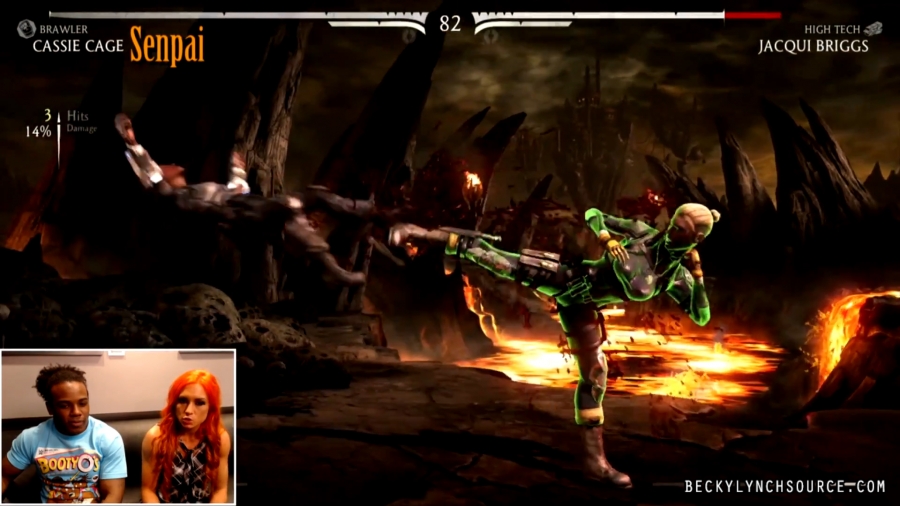This screenshot has height=506, width=900.
Task: Click Cassie Cage's Brawler variation icon
Action: (x=26, y=29)
